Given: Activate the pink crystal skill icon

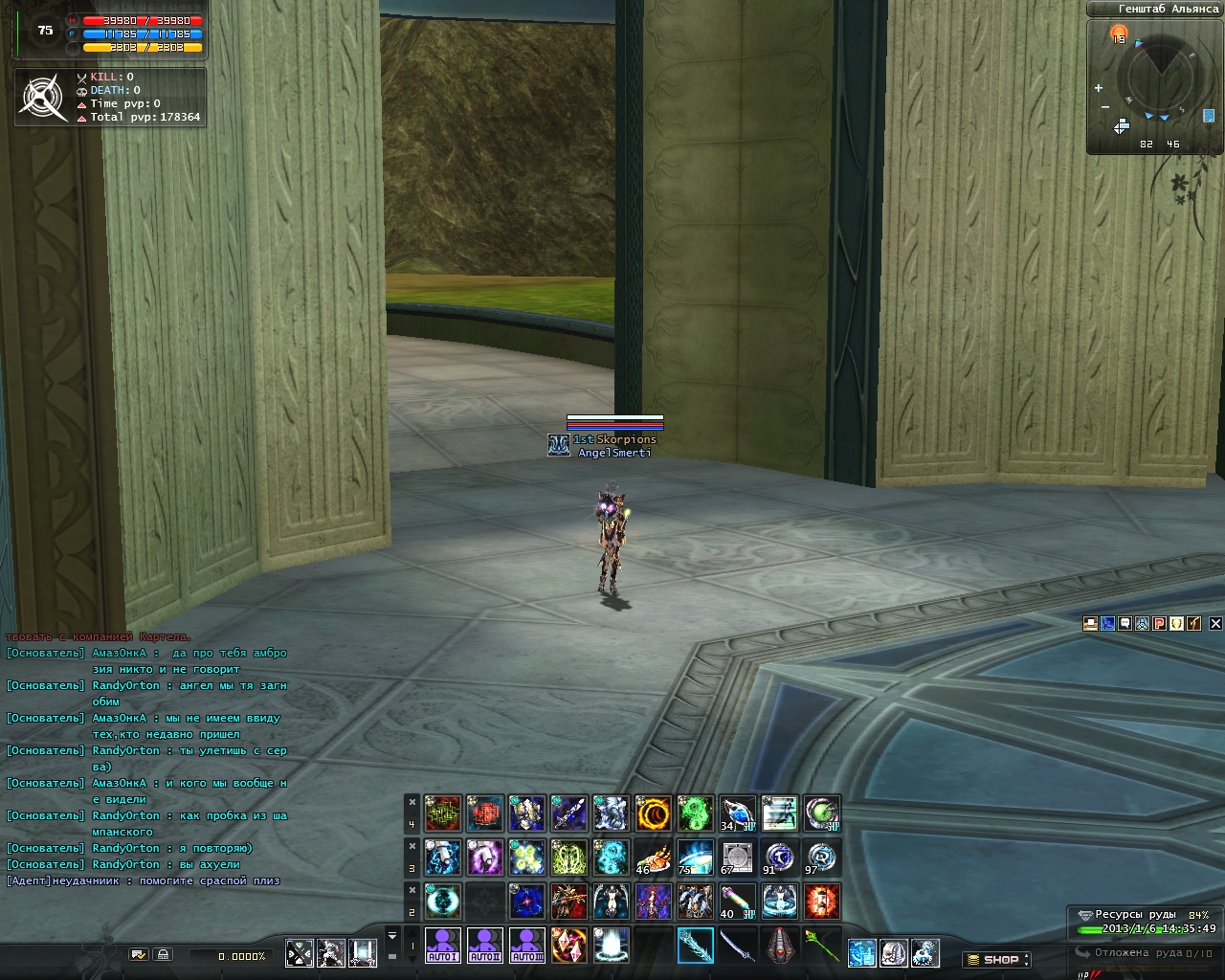Looking at the screenshot, I should tap(569, 946).
